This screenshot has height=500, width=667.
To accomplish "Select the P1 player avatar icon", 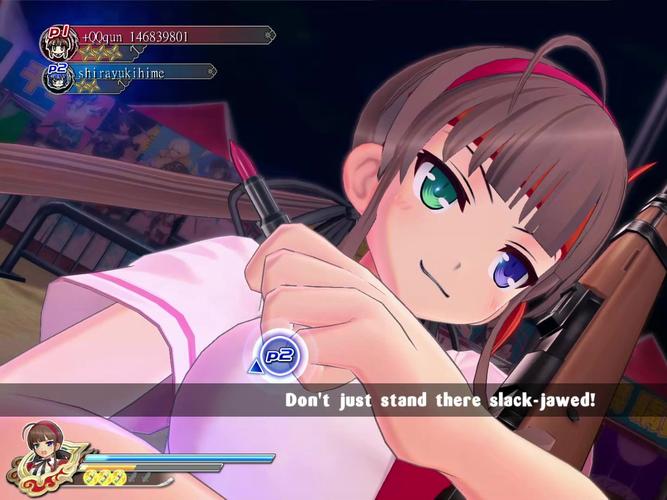I will pos(56,41).
